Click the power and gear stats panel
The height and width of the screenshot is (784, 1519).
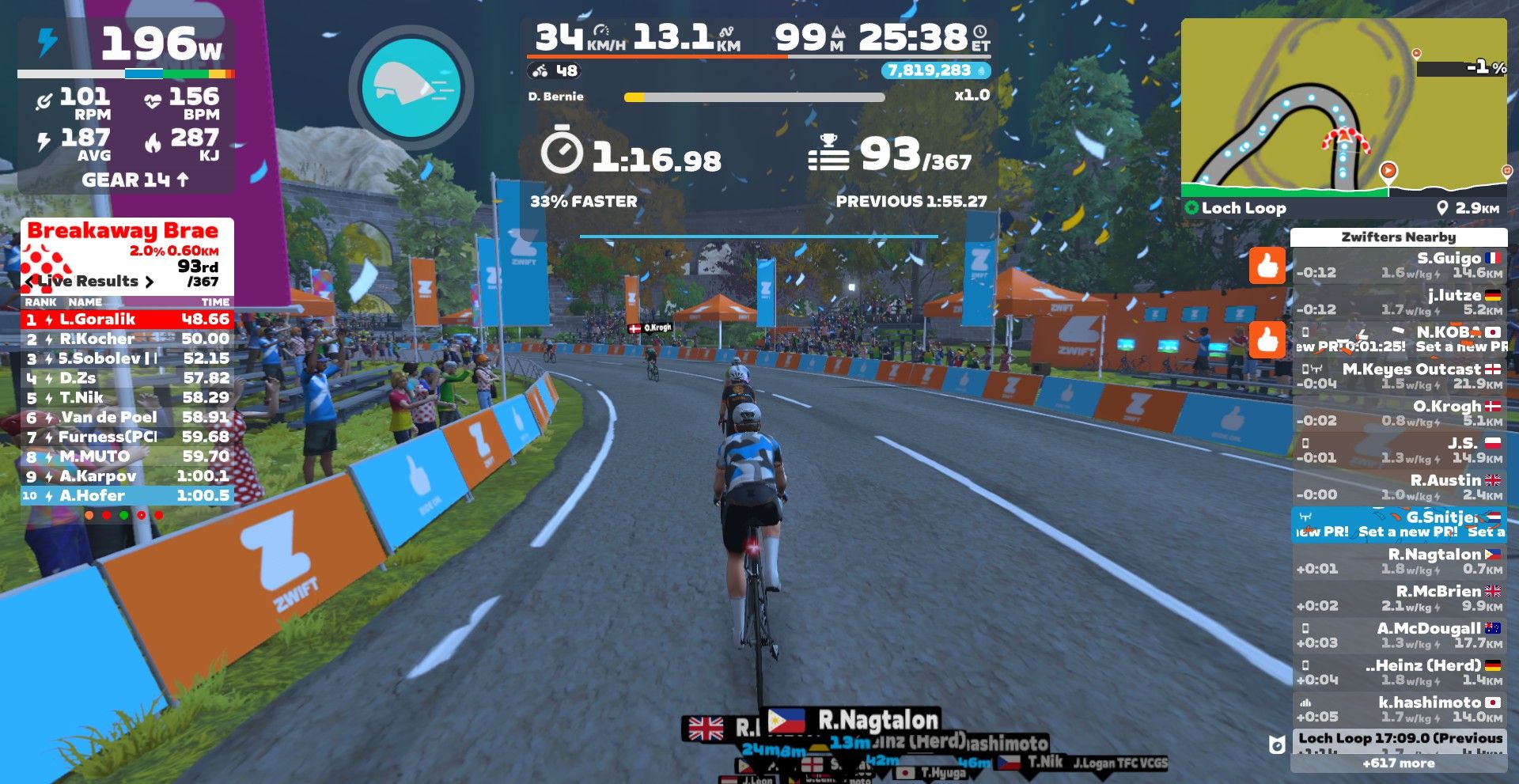pyautogui.click(x=127, y=107)
